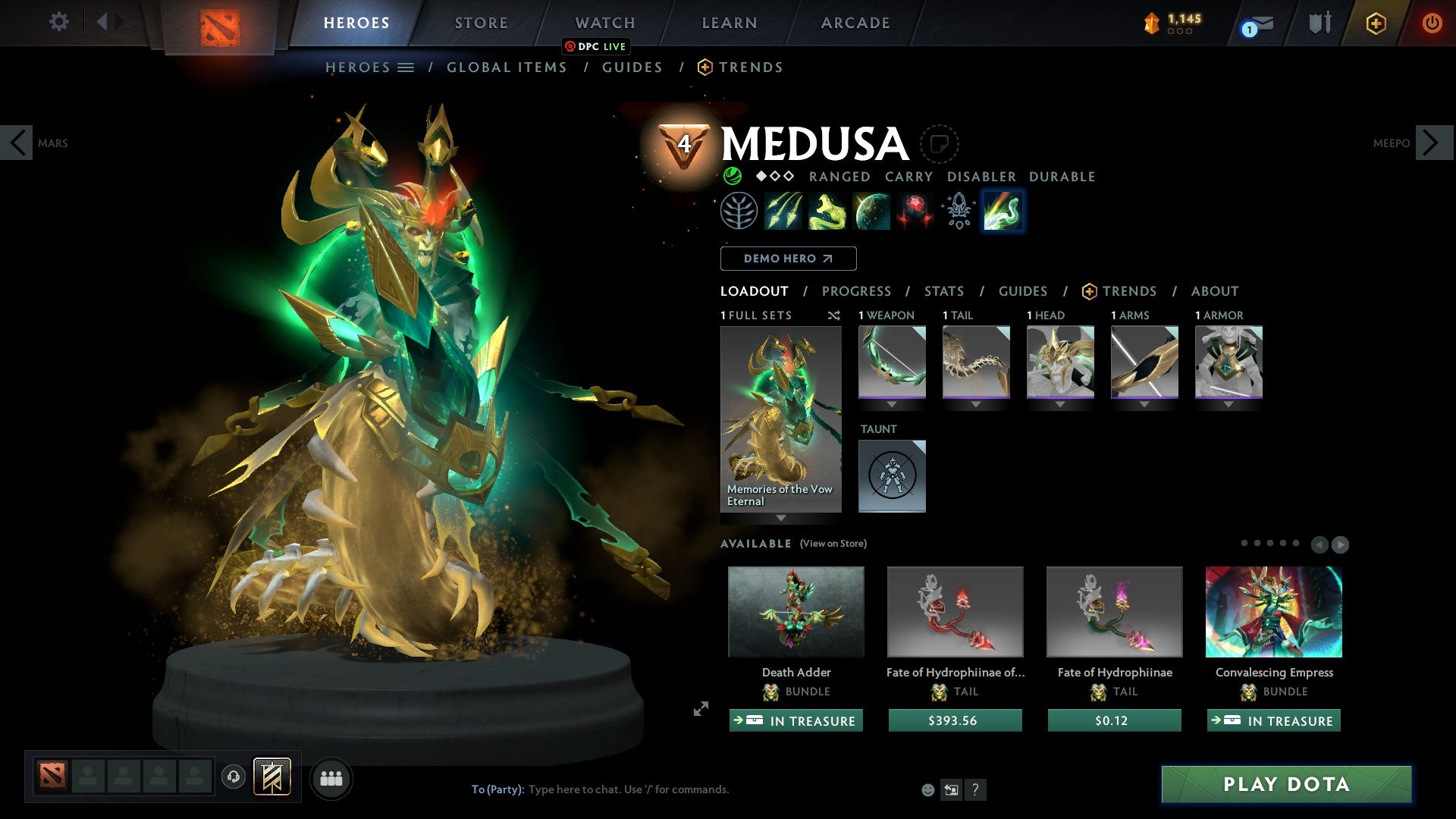1456x819 pixels.
Task: Click the shuffle icon beside Full Sets
Action: (834, 315)
